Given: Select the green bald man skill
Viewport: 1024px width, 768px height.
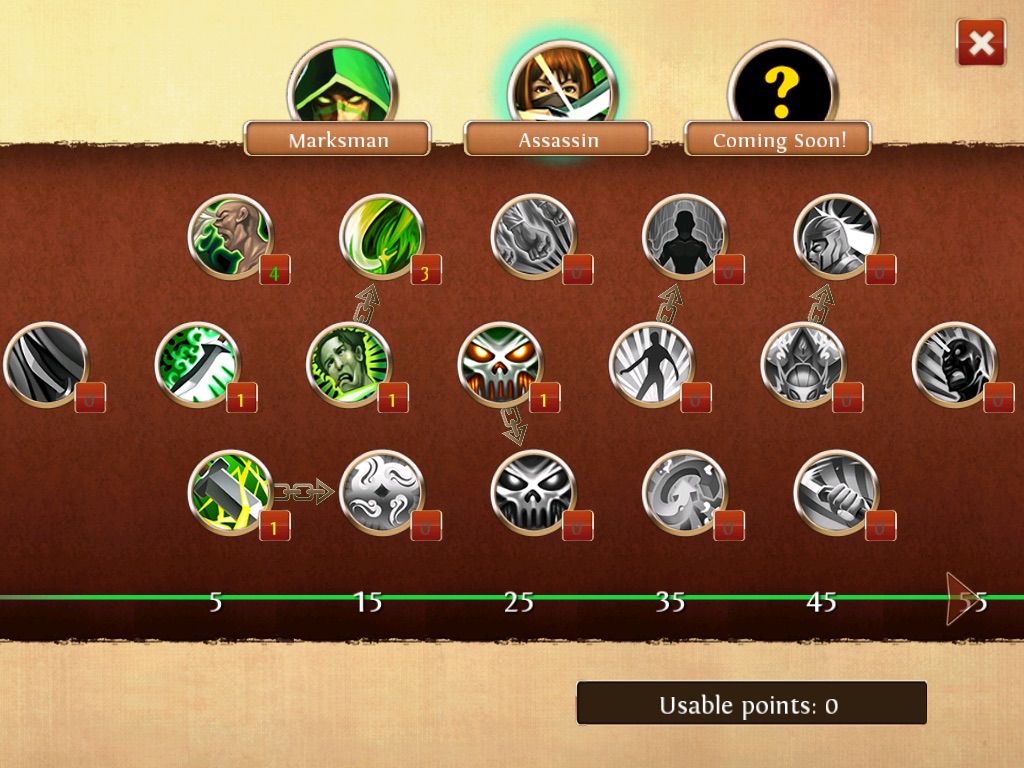Looking at the screenshot, I should tap(231, 237).
